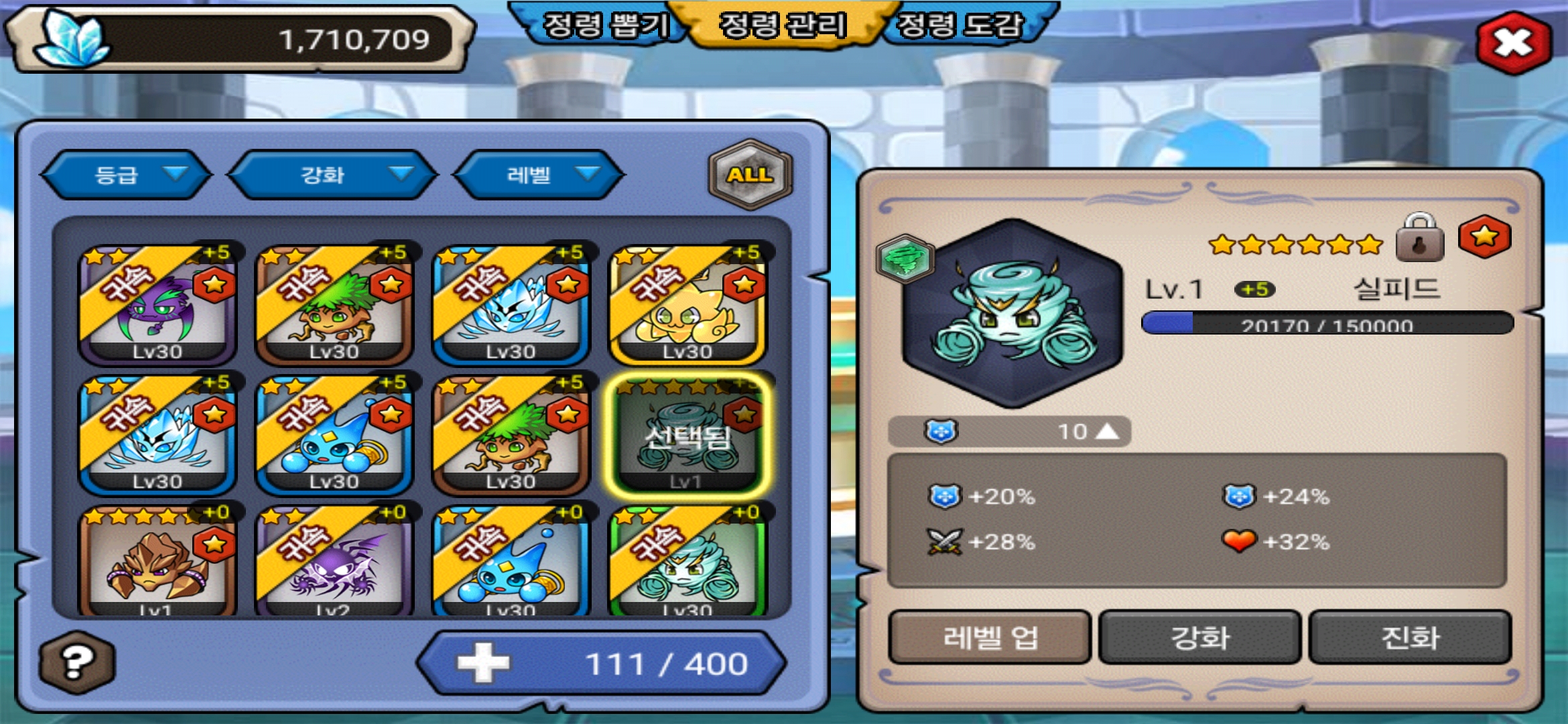Pick the yellow cat spirit thumbnail
This screenshot has width=1568, height=724.
[688, 306]
